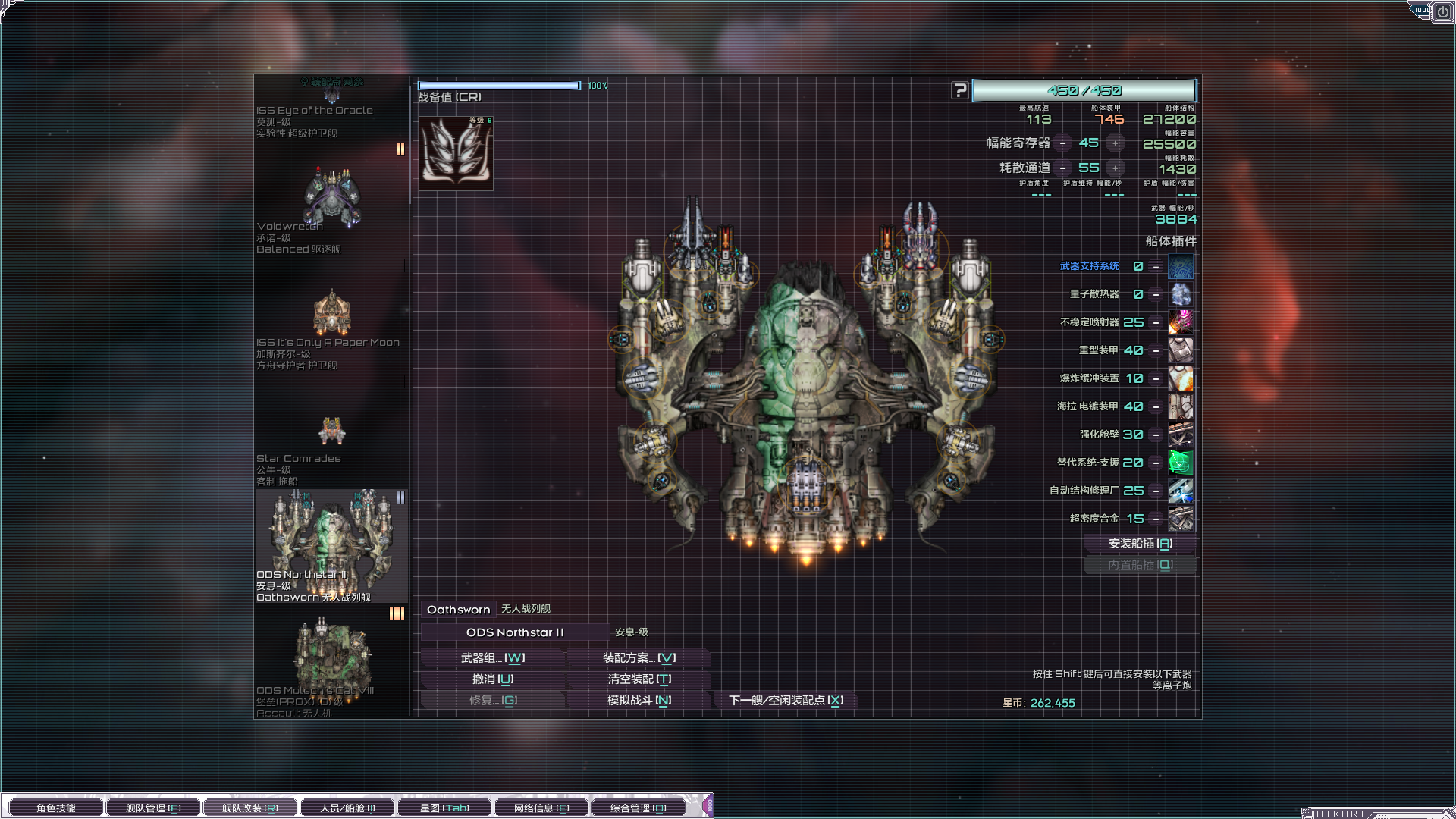Click the 撤消 undo button
The height and width of the screenshot is (819, 1456).
pyautogui.click(x=493, y=679)
